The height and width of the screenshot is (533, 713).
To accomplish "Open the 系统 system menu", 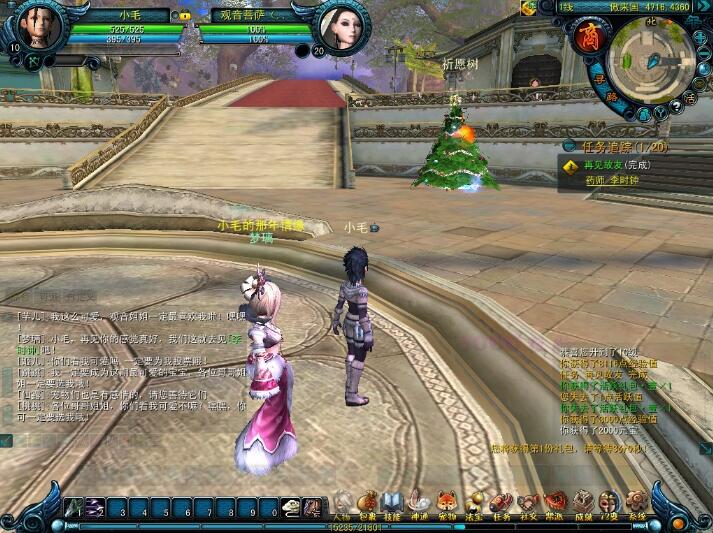I will 637,503.
